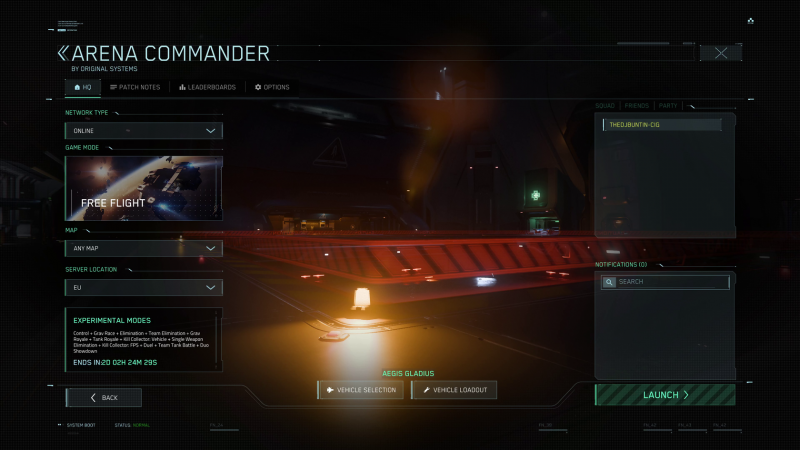The width and height of the screenshot is (800, 450).
Task: Expand the Network Type dropdown
Action: tap(144, 130)
